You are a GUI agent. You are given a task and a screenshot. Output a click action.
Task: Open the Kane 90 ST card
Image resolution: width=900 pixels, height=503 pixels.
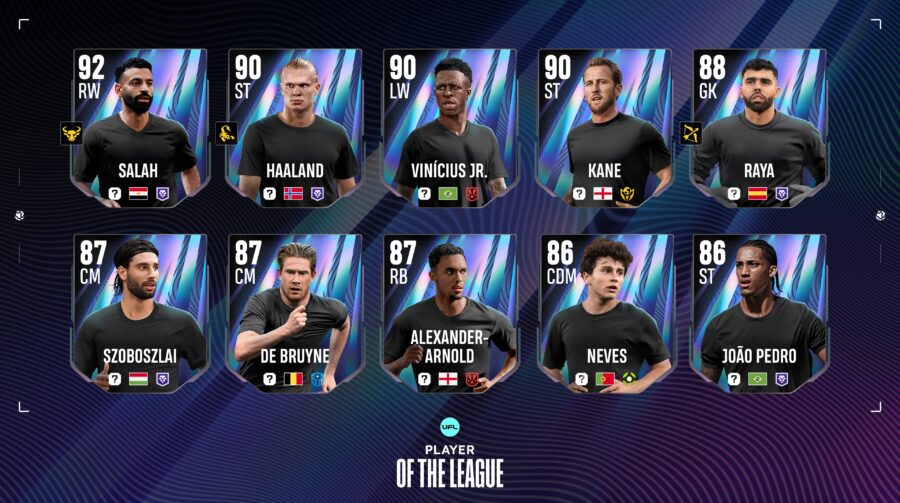[x=603, y=128]
